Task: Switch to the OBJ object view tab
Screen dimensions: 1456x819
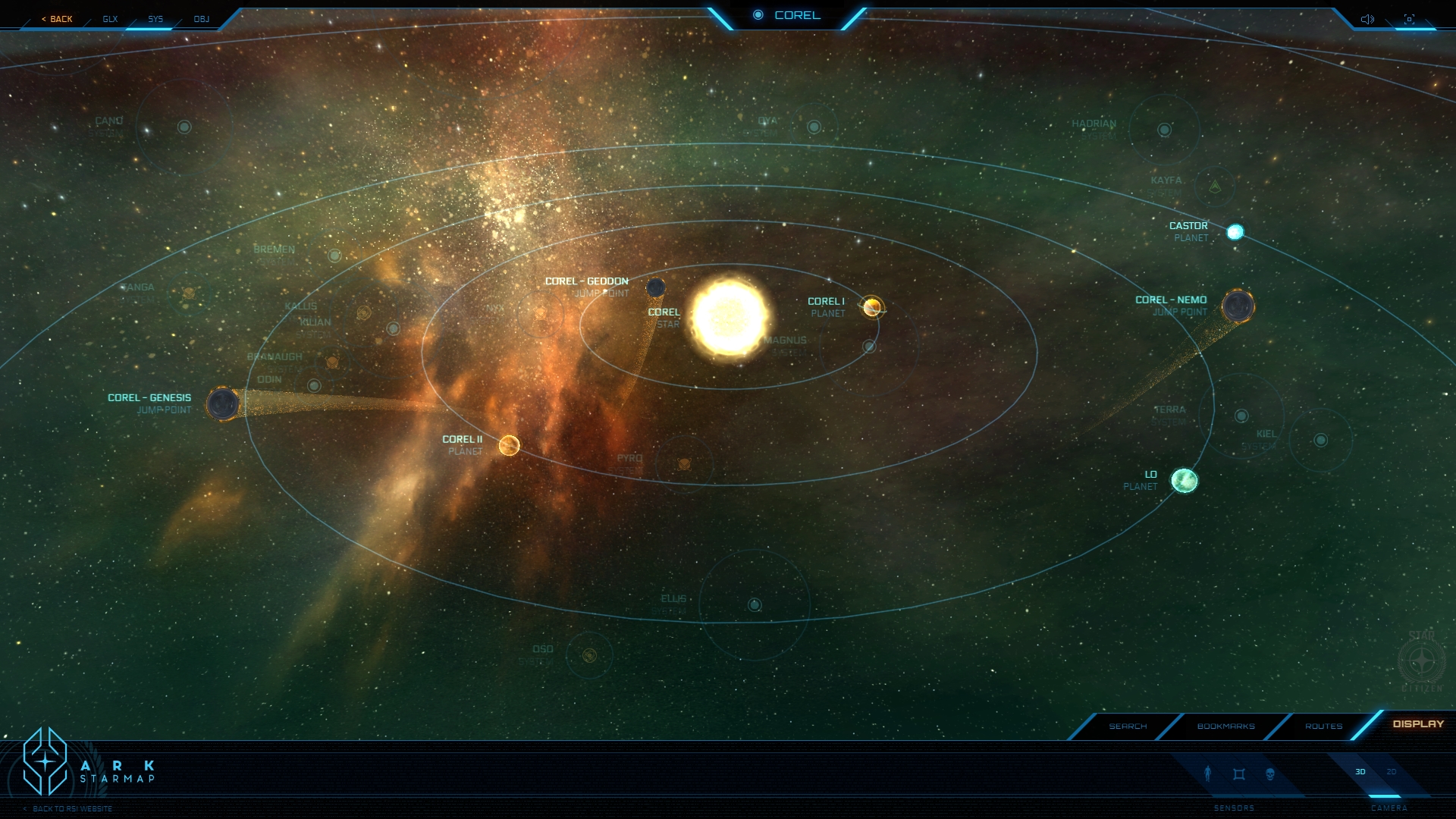Action: pyautogui.click(x=201, y=19)
